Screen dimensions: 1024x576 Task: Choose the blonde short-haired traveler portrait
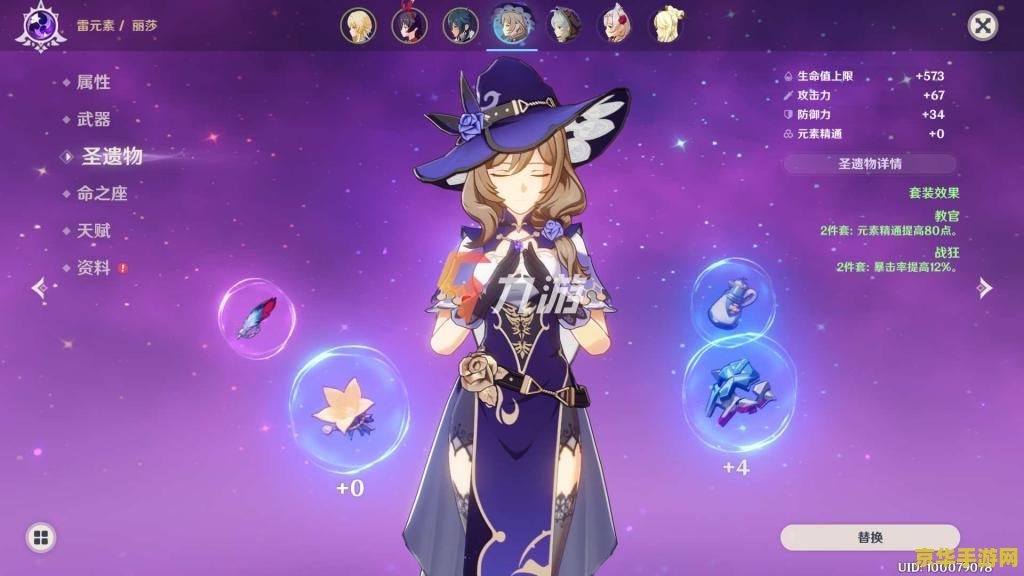click(358, 25)
